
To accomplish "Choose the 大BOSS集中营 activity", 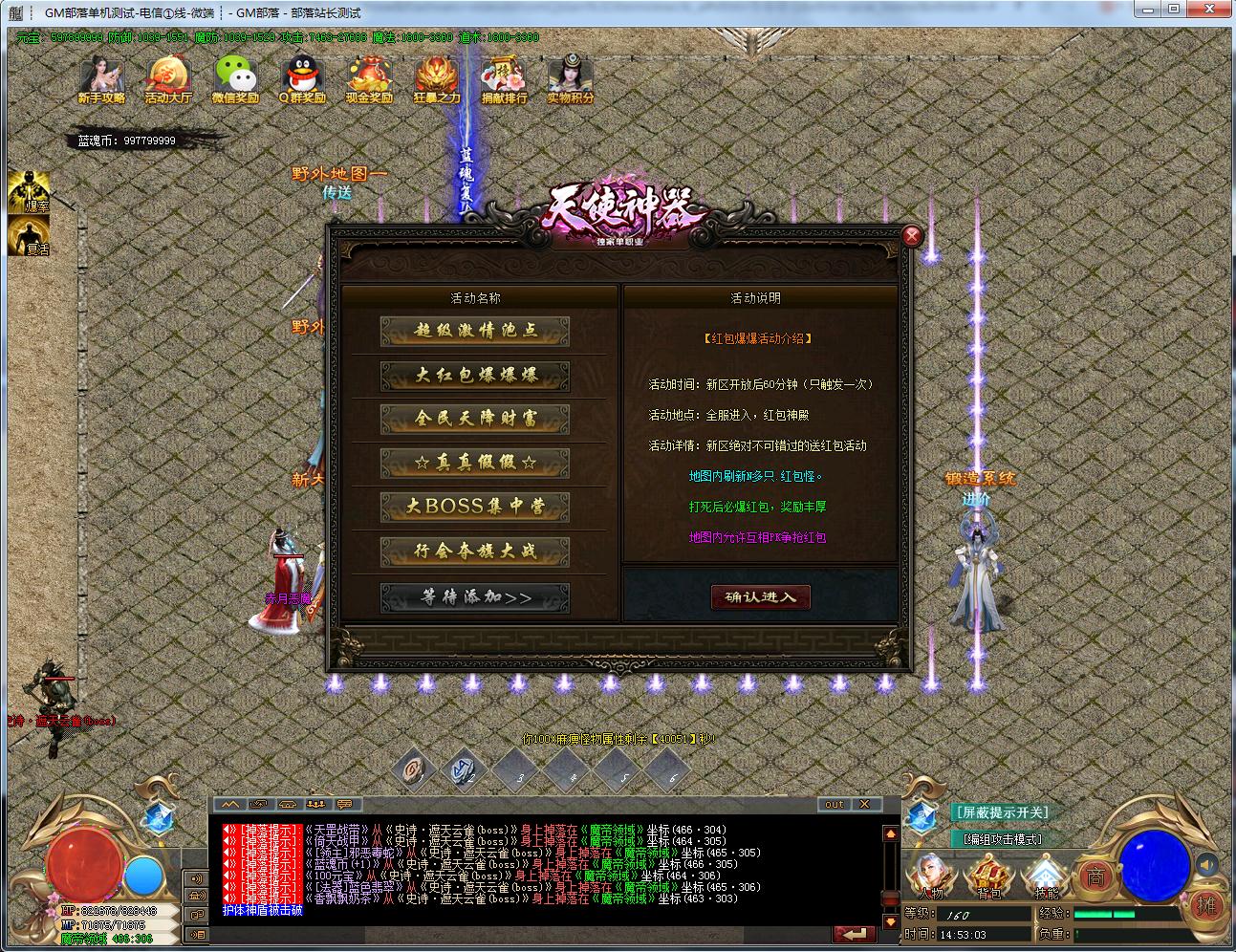I will coord(475,507).
